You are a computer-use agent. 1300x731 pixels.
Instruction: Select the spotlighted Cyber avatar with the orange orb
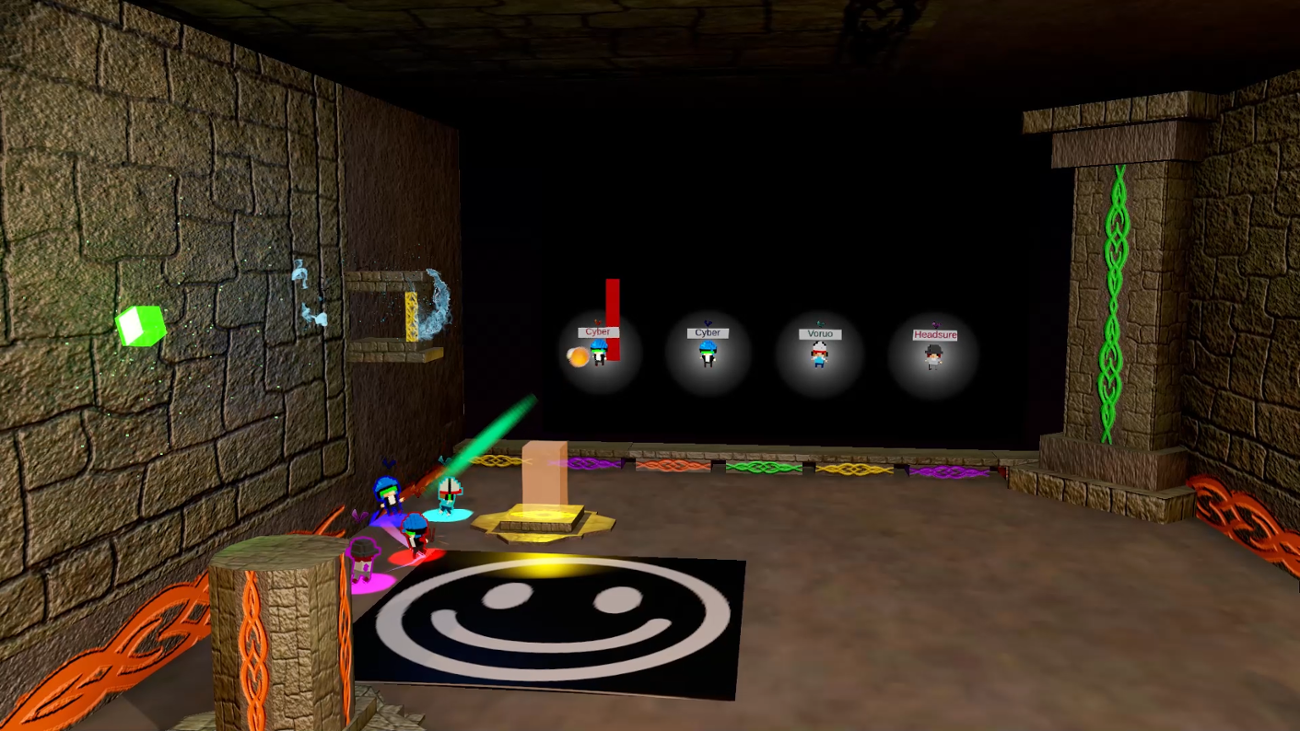(x=599, y=353)
